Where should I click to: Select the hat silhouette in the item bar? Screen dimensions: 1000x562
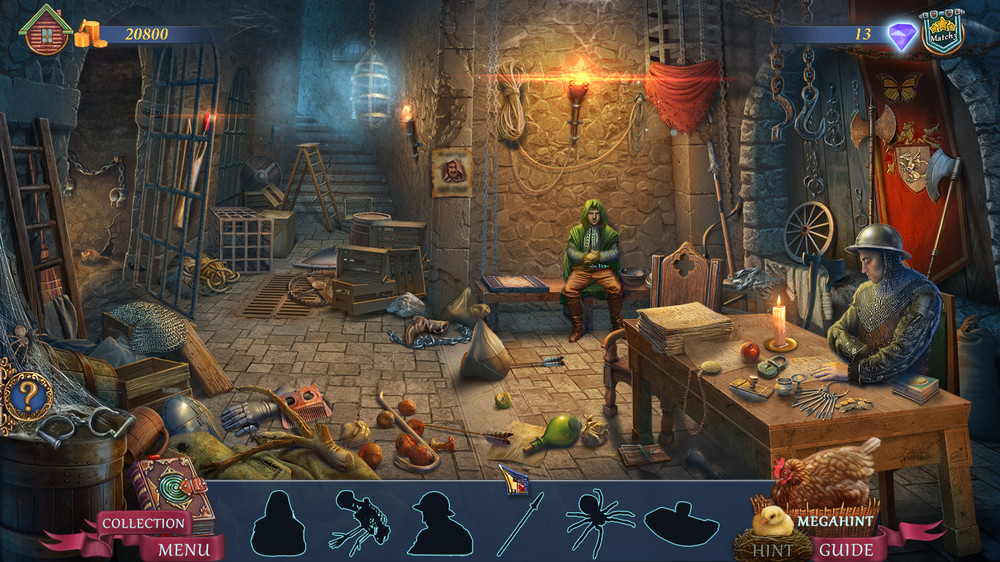coord(682,523)
